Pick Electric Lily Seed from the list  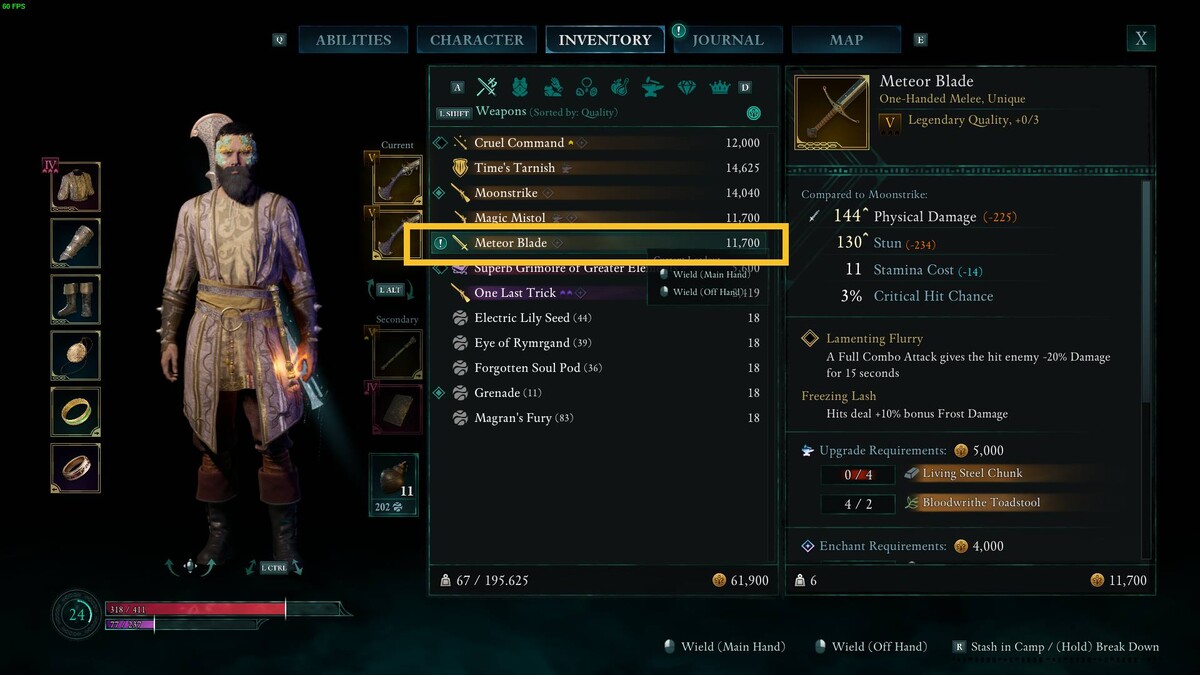point(522,318)
